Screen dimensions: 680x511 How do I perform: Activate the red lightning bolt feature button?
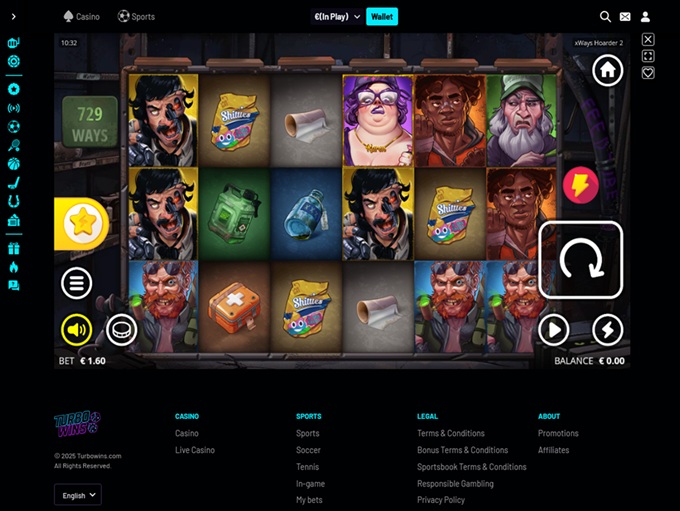[581, 184]
